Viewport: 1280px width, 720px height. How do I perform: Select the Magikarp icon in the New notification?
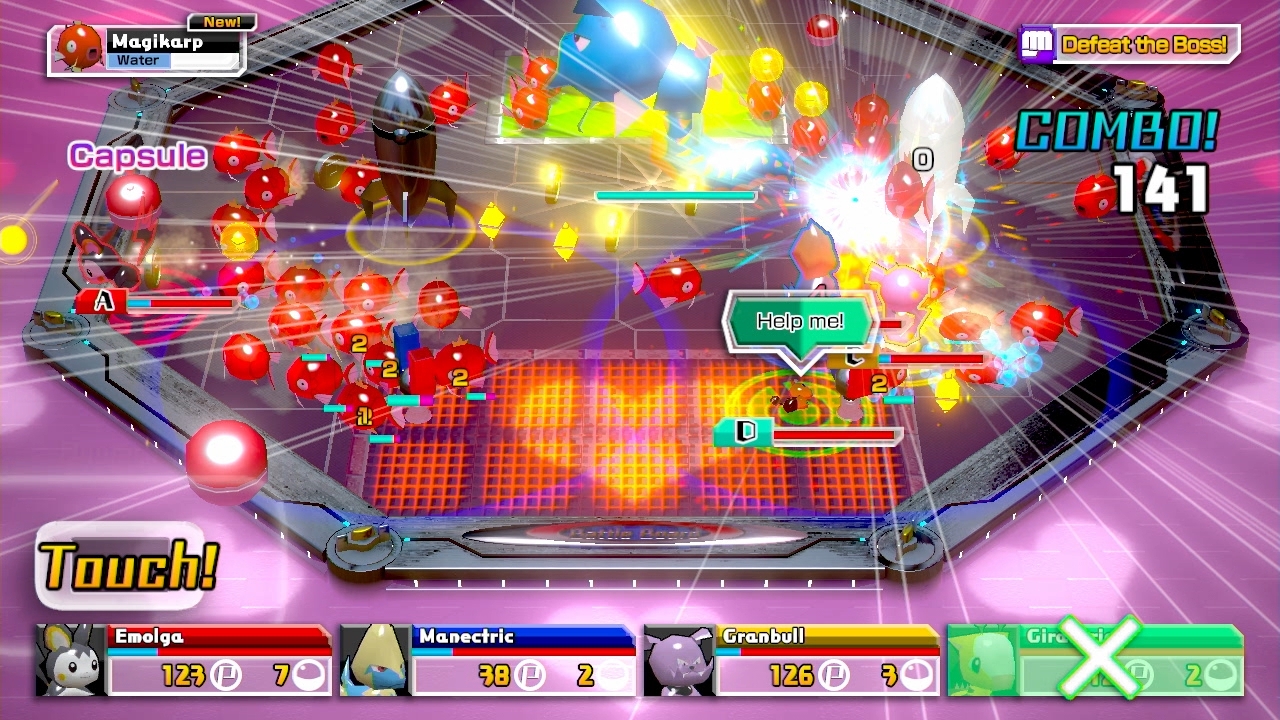pyautogui.click(x=75, y=47)
